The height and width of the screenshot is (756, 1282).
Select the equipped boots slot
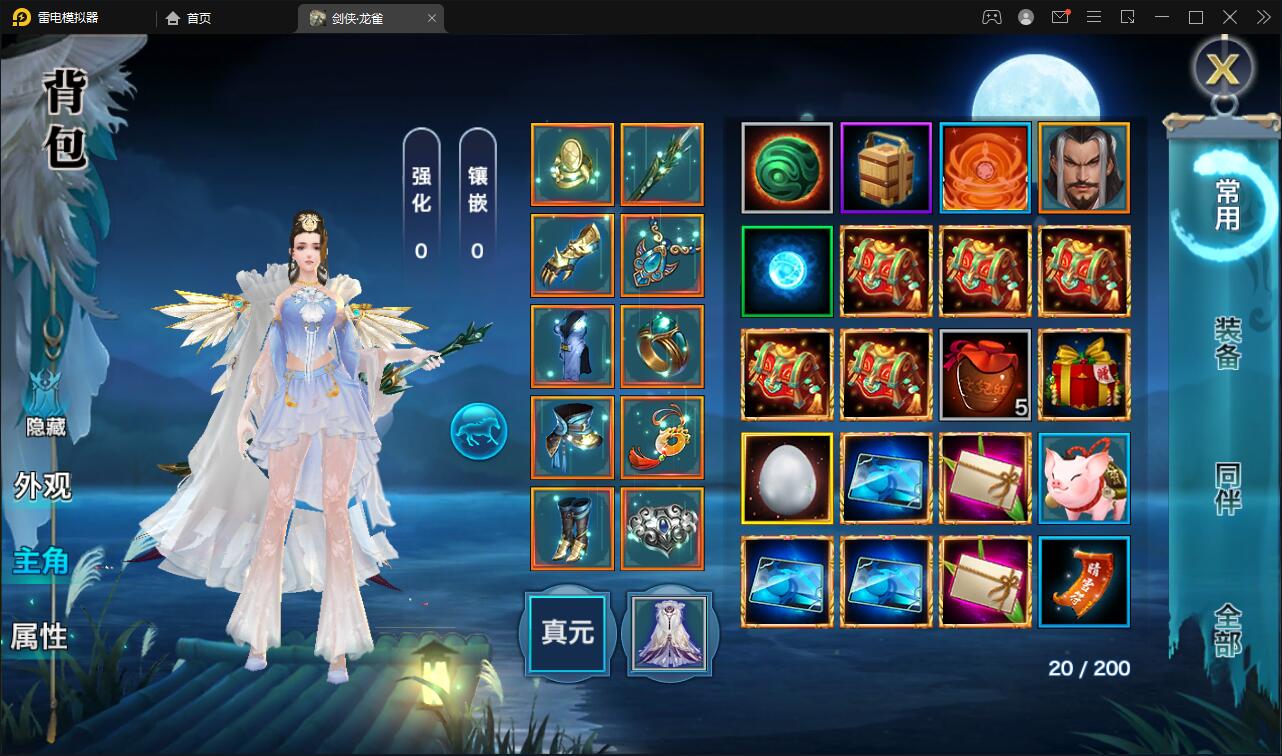[x=572, y=528]
